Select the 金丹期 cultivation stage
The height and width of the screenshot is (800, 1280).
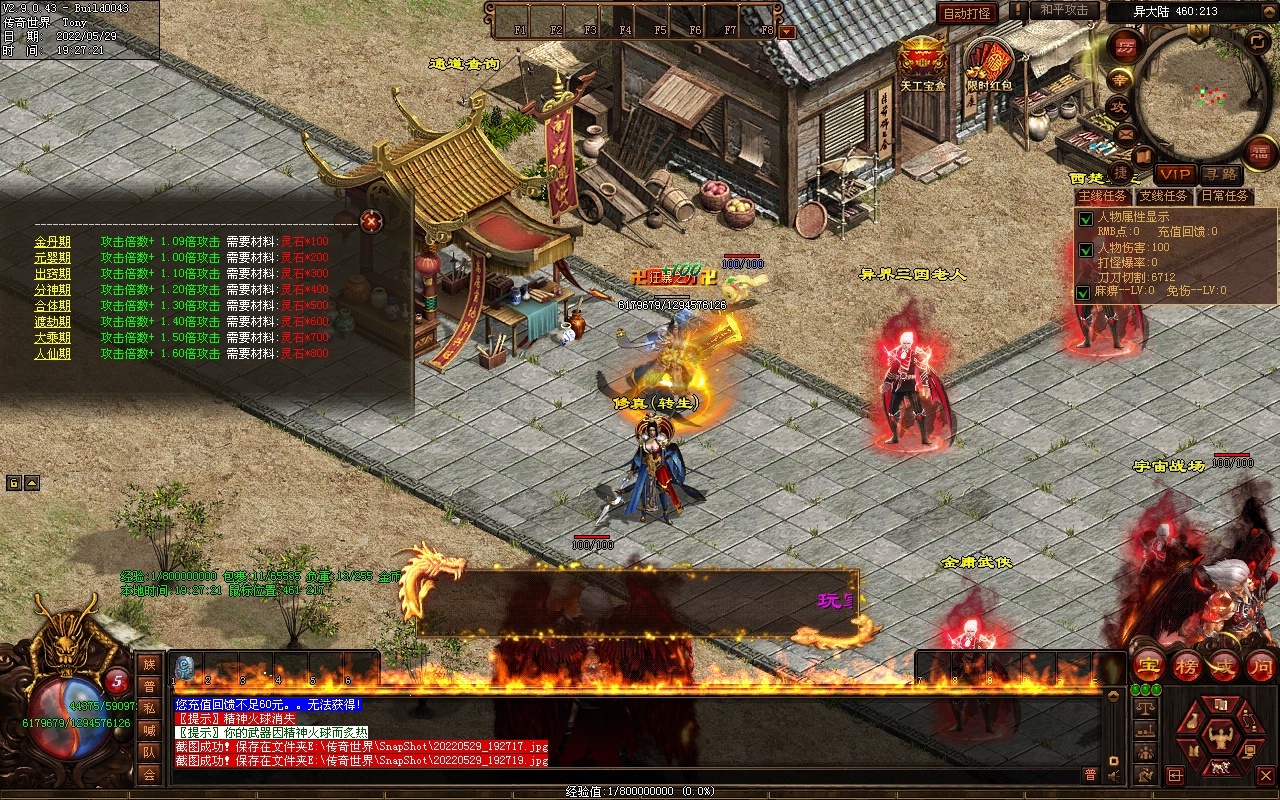coord(52,242)
